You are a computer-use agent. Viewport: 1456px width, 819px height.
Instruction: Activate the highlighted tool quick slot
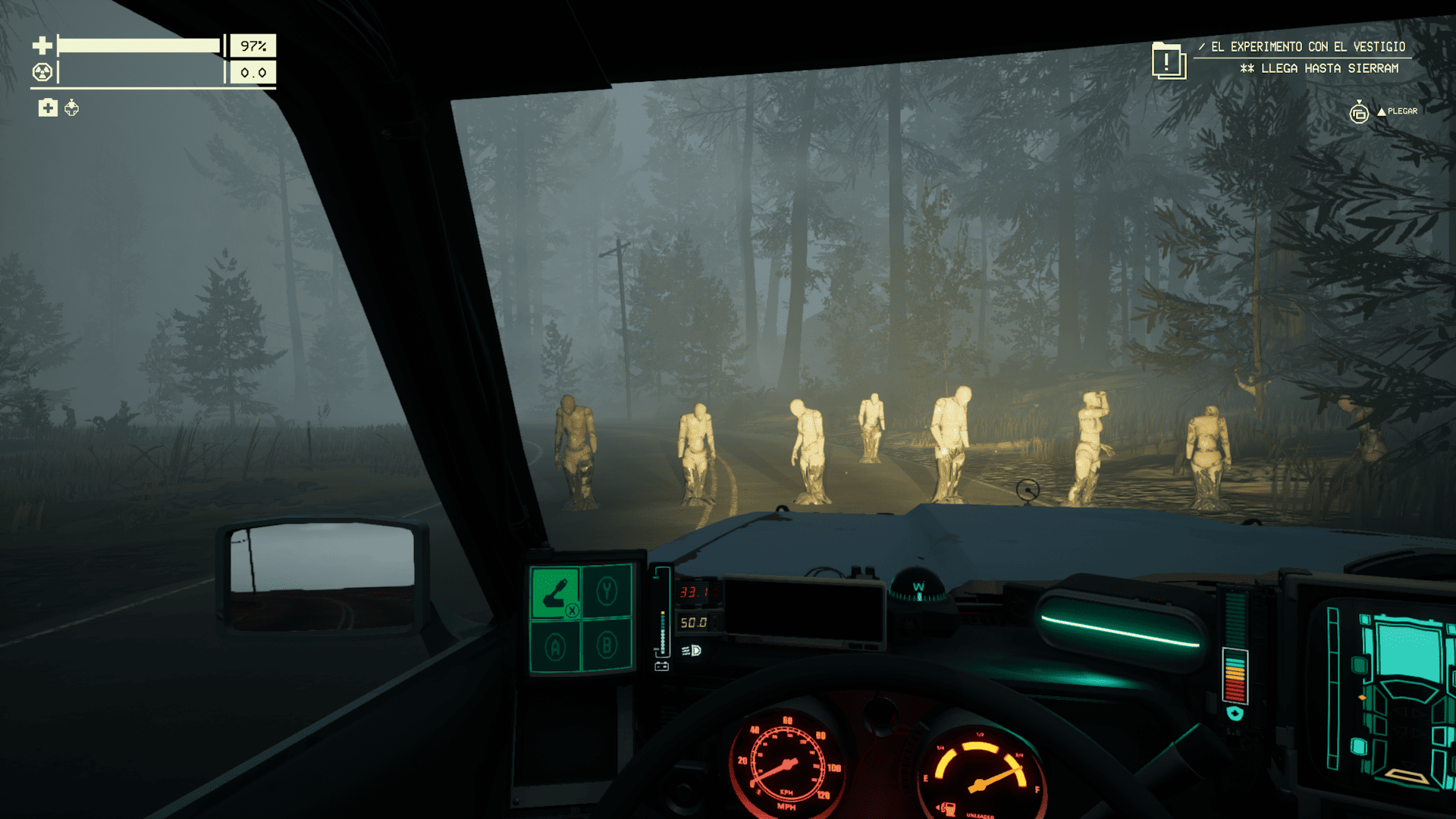[555, 592]
